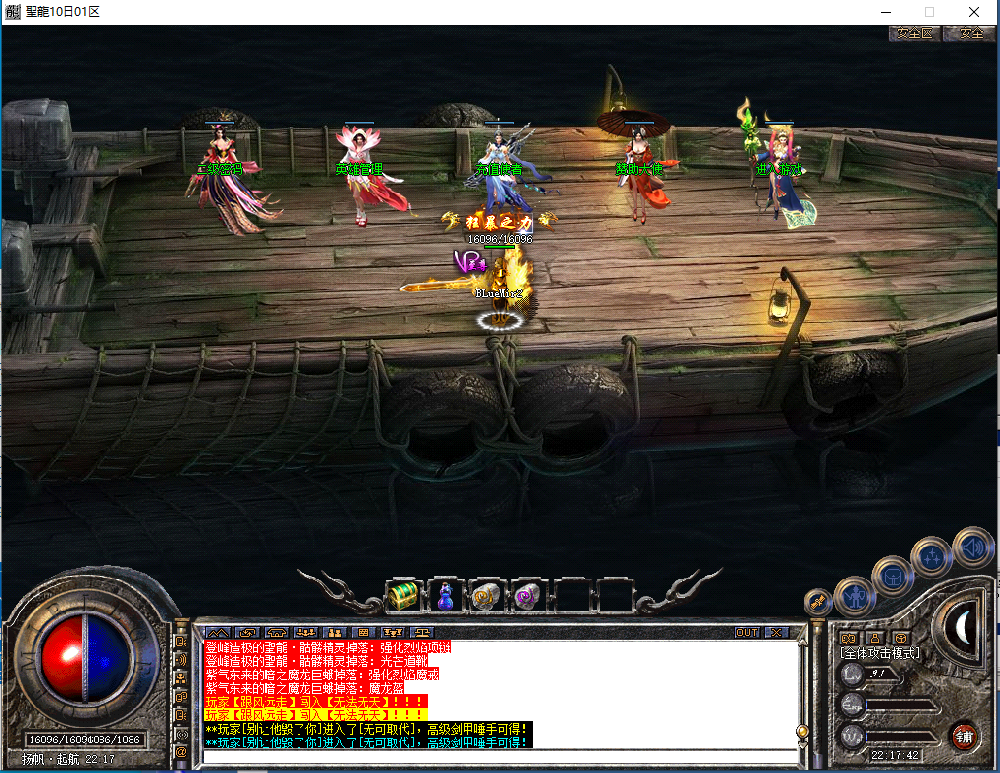This screenshot has width=1000, height=773.
Task: Click the OUT button above the chat
Action: tap(746, 633)
